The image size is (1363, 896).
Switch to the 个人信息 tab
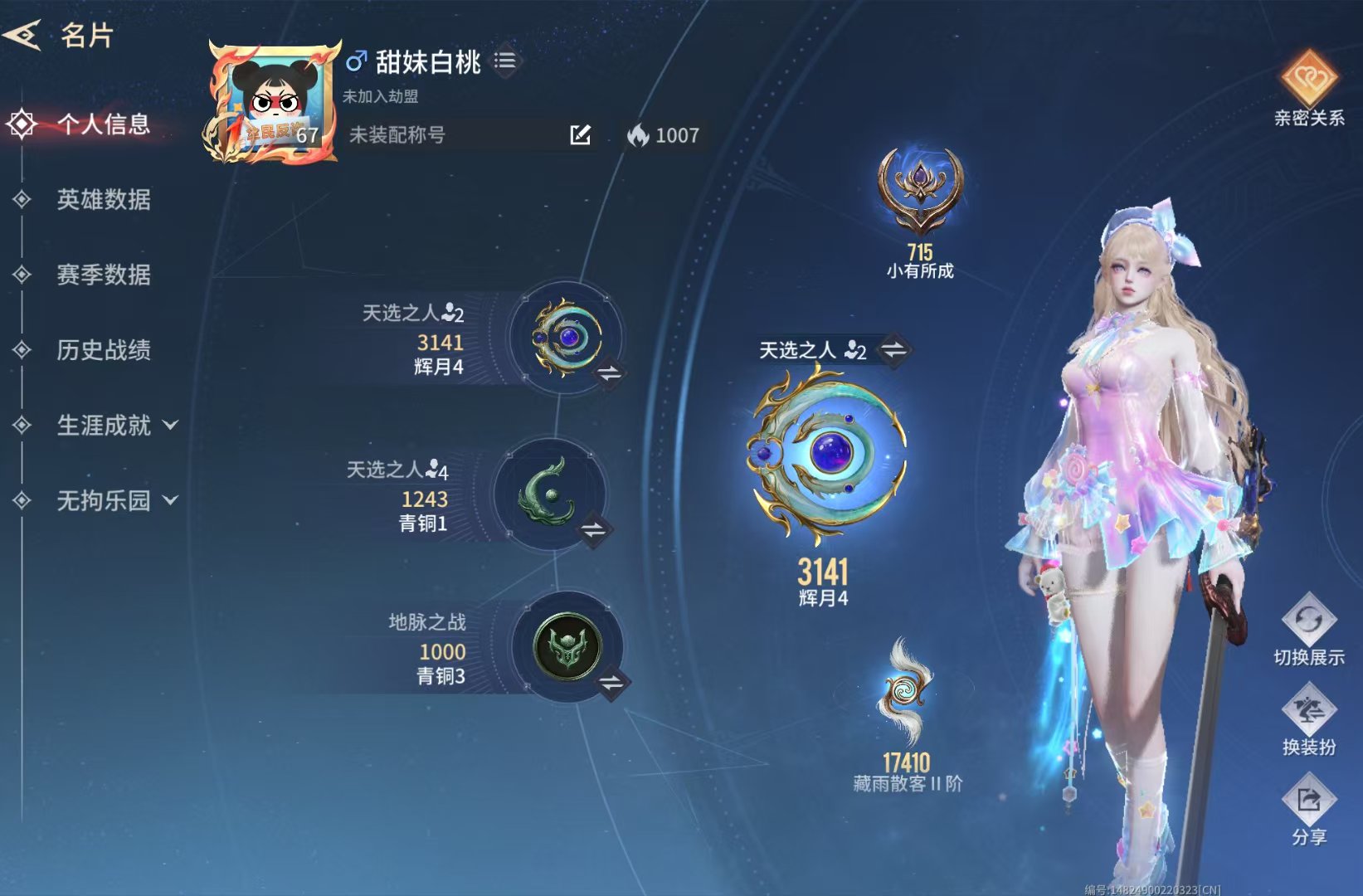103,124
